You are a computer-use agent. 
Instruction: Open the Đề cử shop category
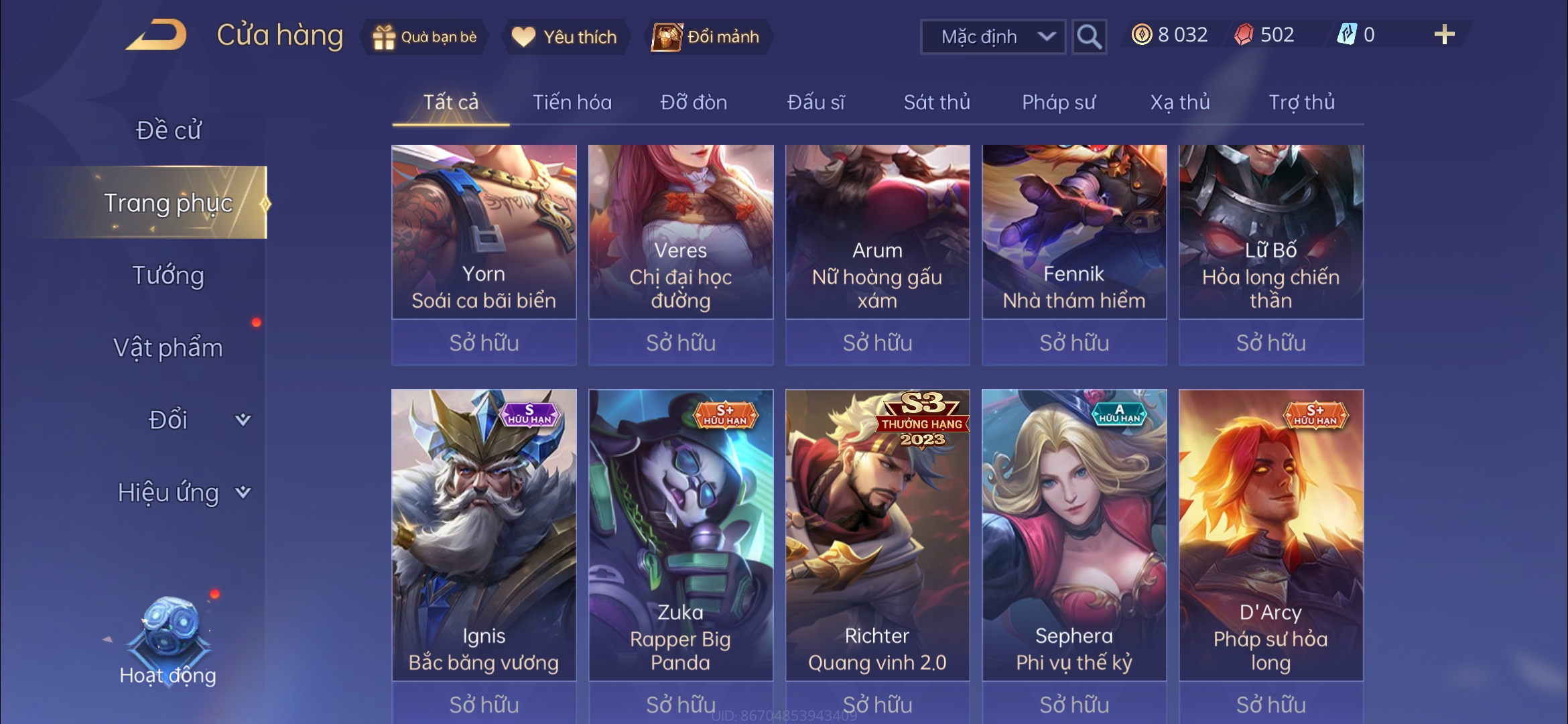pos(168,130)
